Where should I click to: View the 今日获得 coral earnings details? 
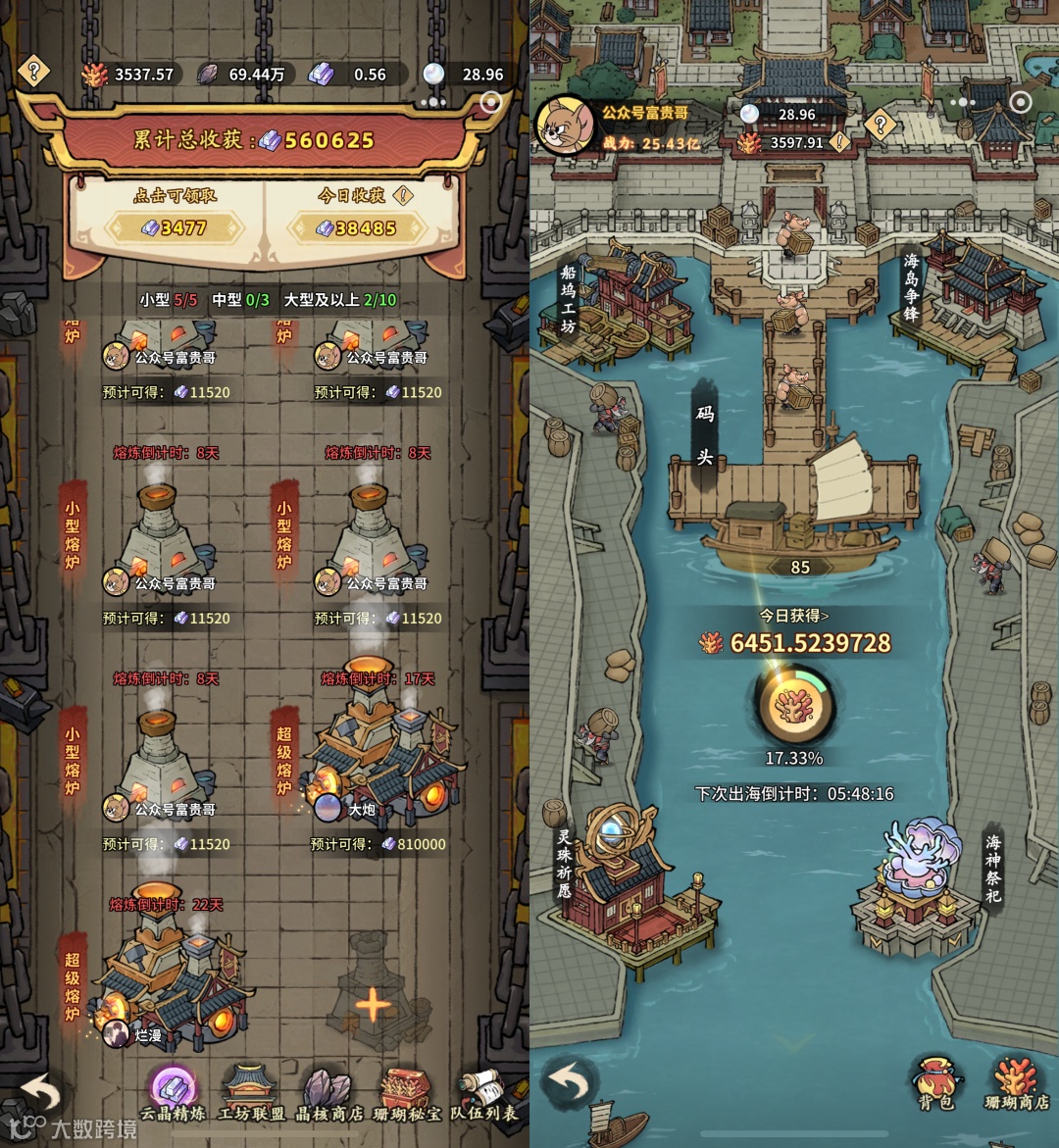(x=794, y=616)
